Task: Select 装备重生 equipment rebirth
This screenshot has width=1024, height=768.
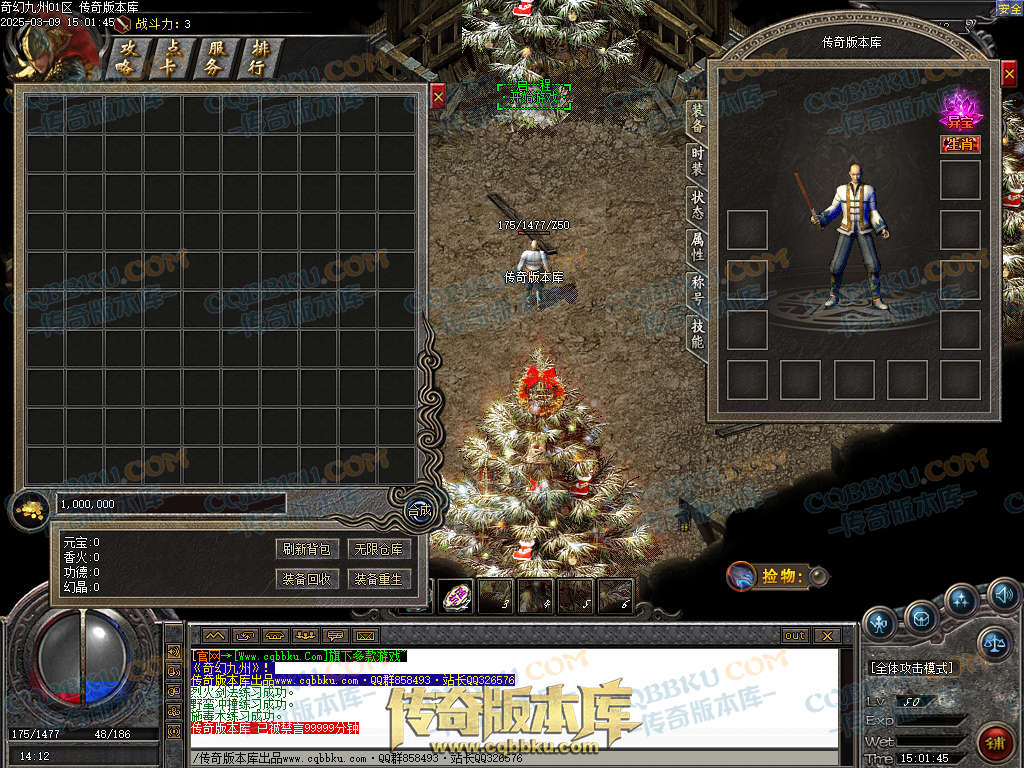Action: (379, 579)
